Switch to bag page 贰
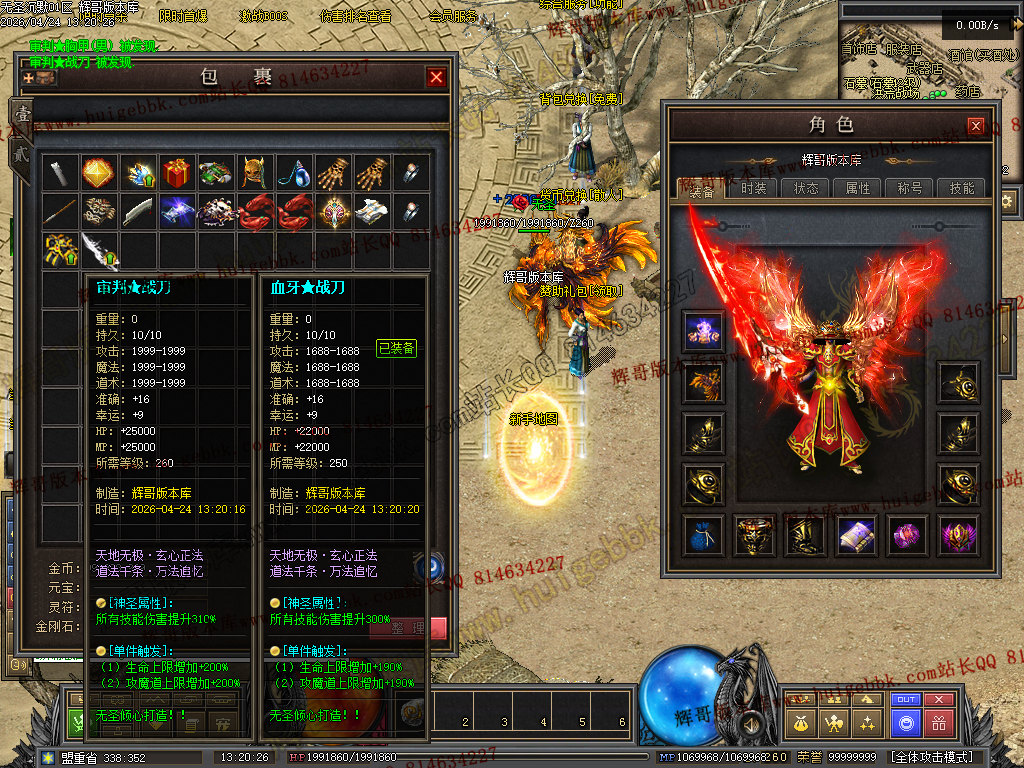Viewport: 1024px width, 768px height. click(21, 153)
